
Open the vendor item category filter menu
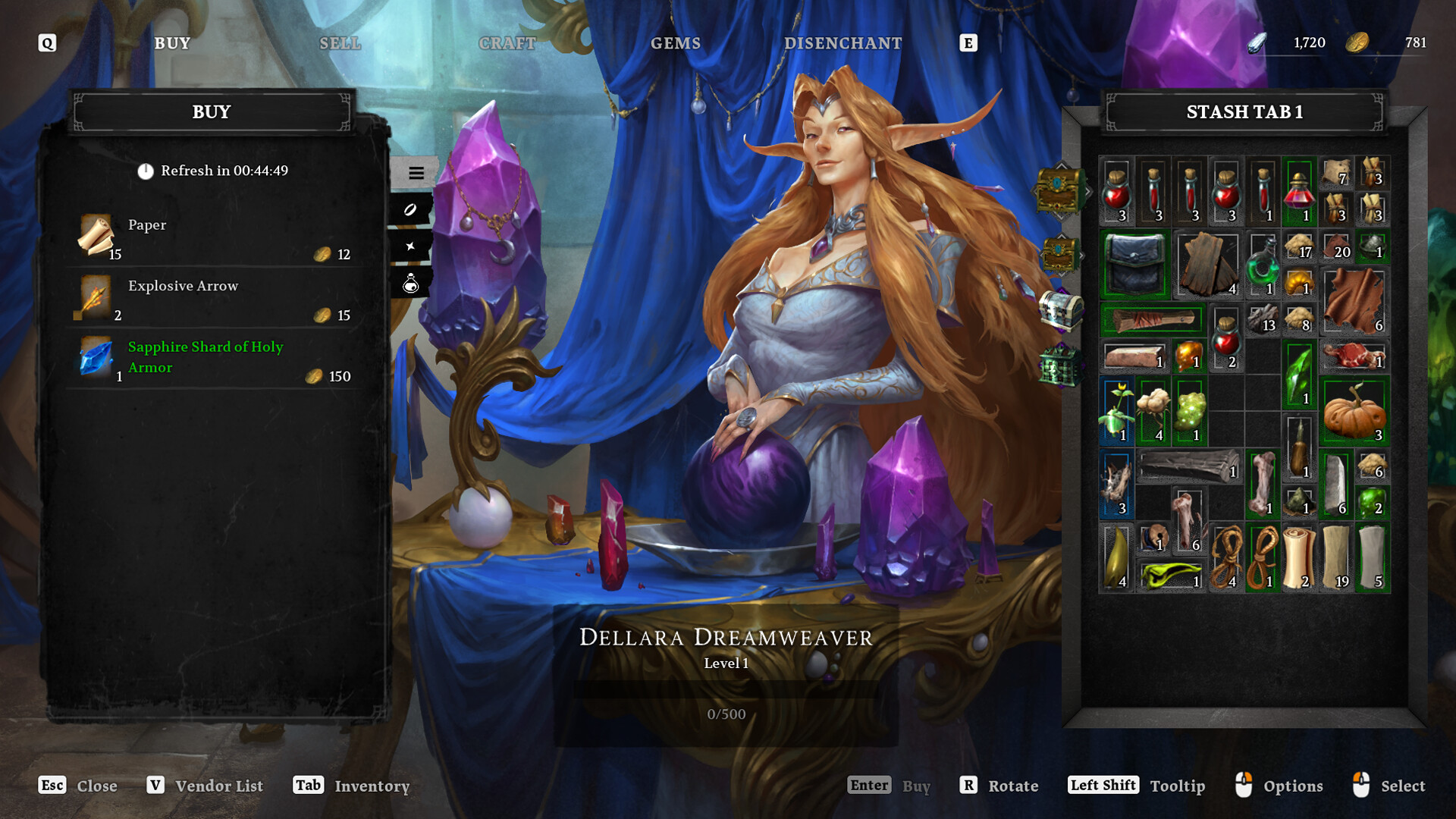416,173
